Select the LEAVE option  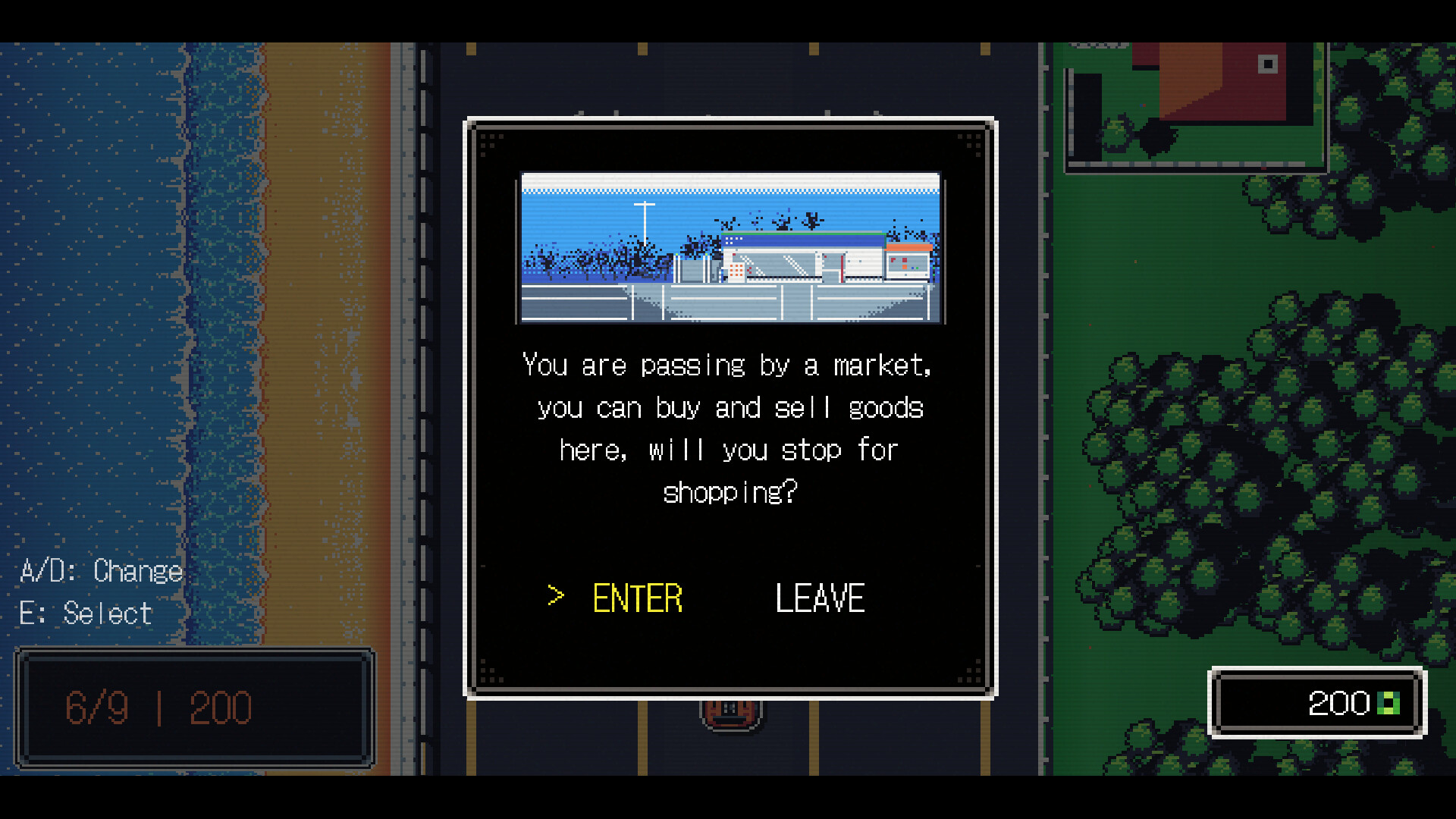click(819, 598)
